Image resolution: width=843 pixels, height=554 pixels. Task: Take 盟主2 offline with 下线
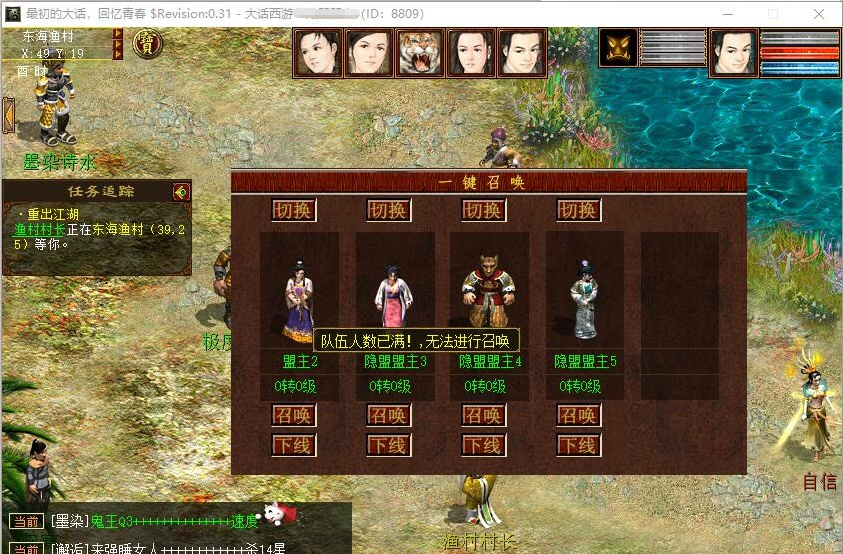[x=294, y=444]
